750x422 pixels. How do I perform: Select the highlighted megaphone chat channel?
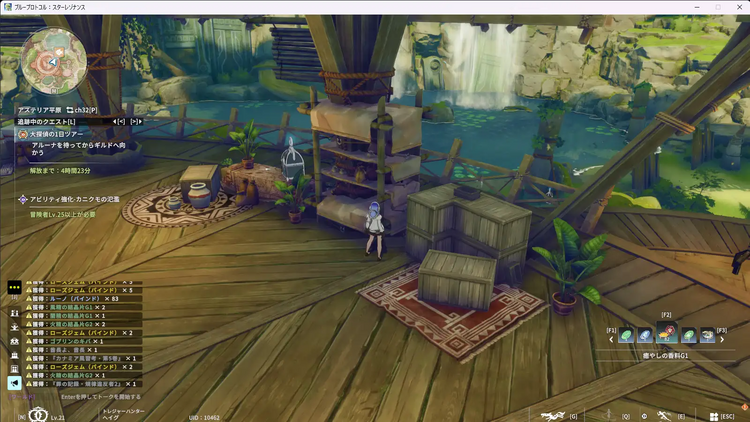point(14,383)
